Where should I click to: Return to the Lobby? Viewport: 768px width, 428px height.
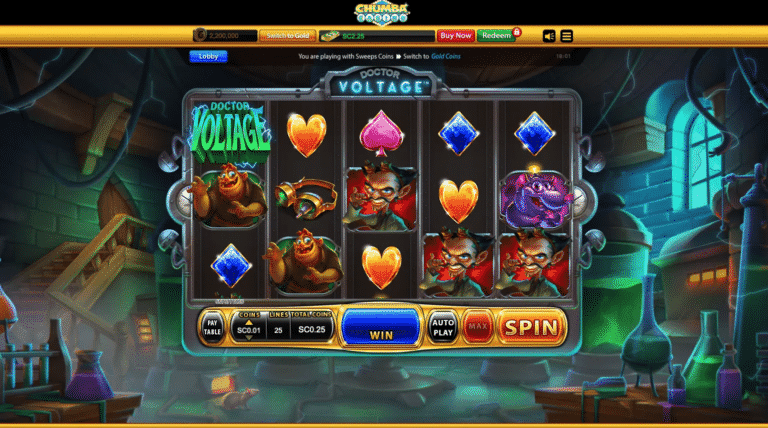pyautogui.click(x=208, y=56)
